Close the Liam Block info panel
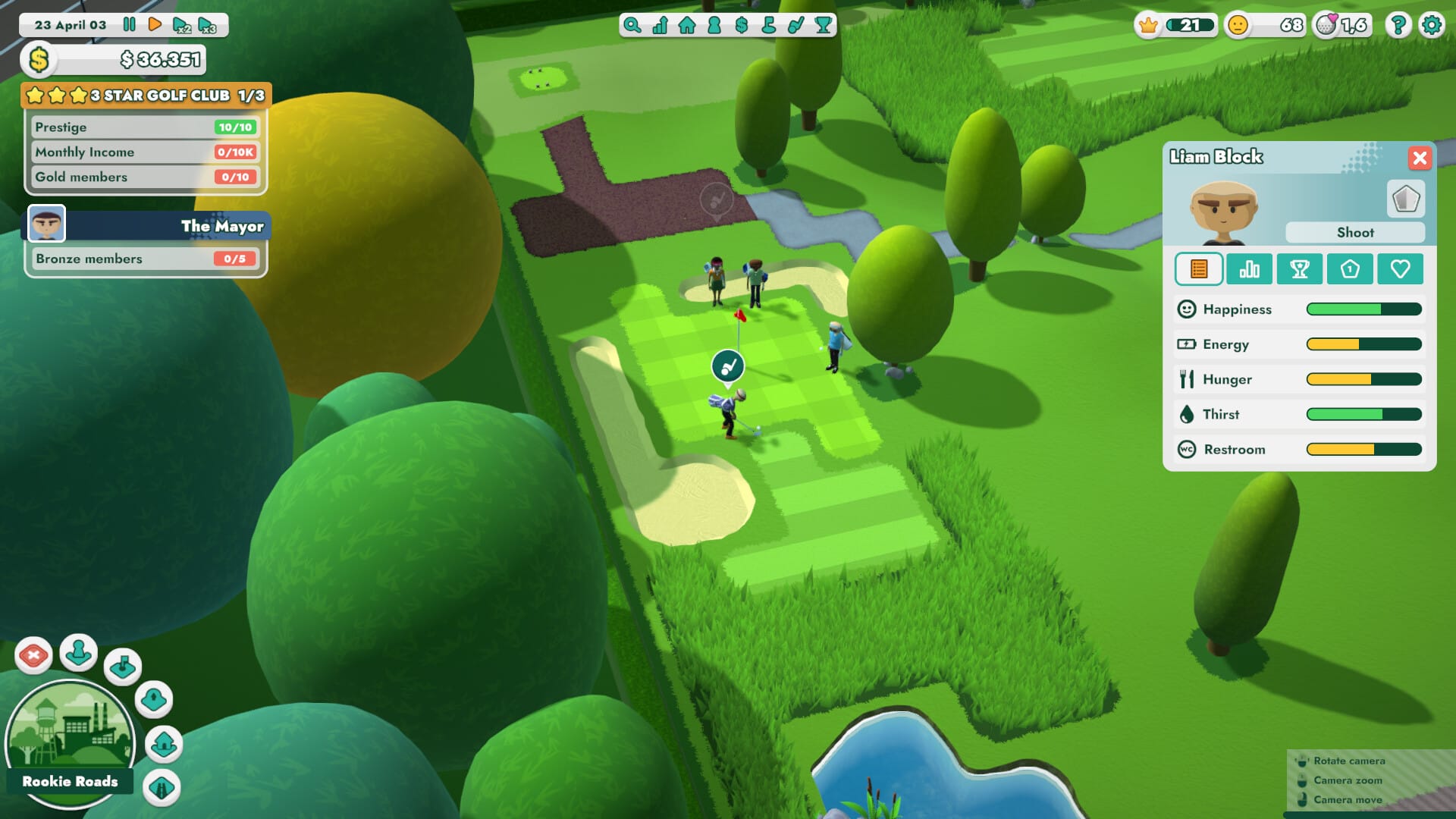This screenshot has height=819, width=1456. [1420, 158]
